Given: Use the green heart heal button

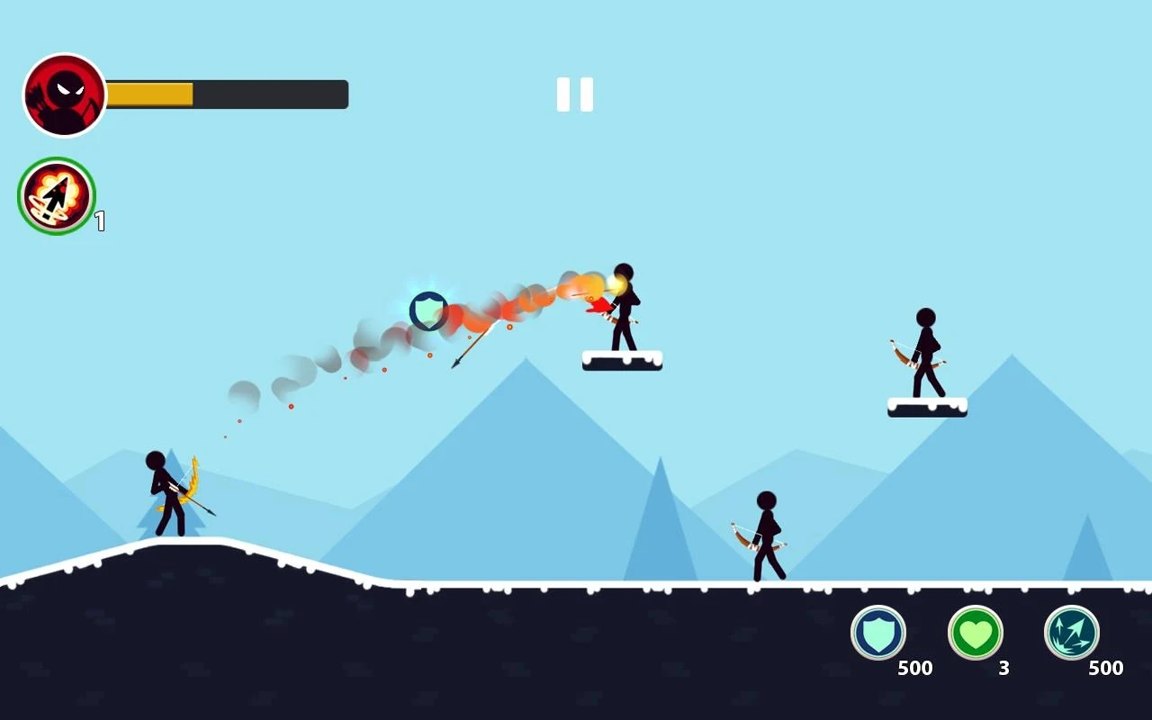Looking at the screenshot, I should [975, 633].
